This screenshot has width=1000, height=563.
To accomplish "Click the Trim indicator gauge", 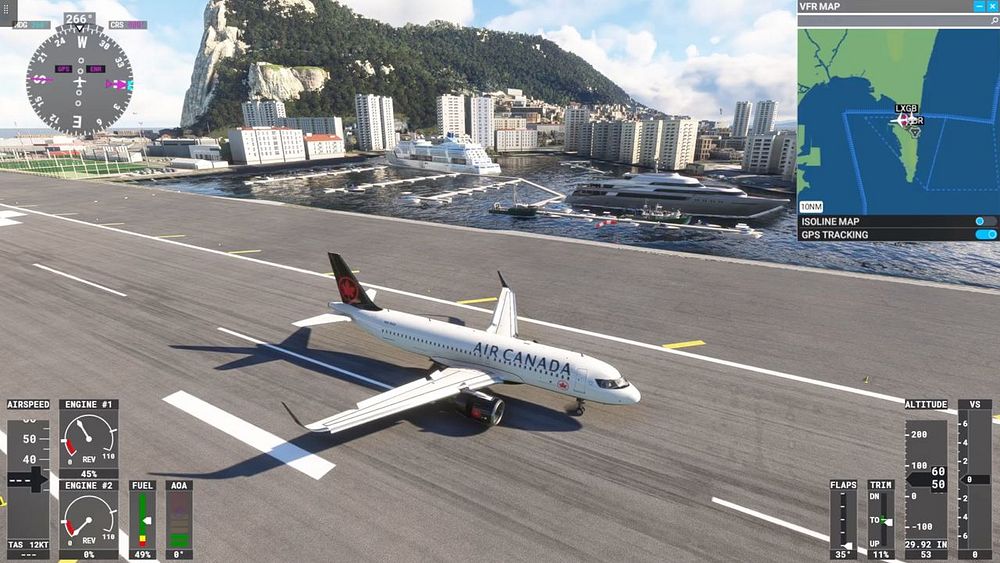I will [880, 519].
